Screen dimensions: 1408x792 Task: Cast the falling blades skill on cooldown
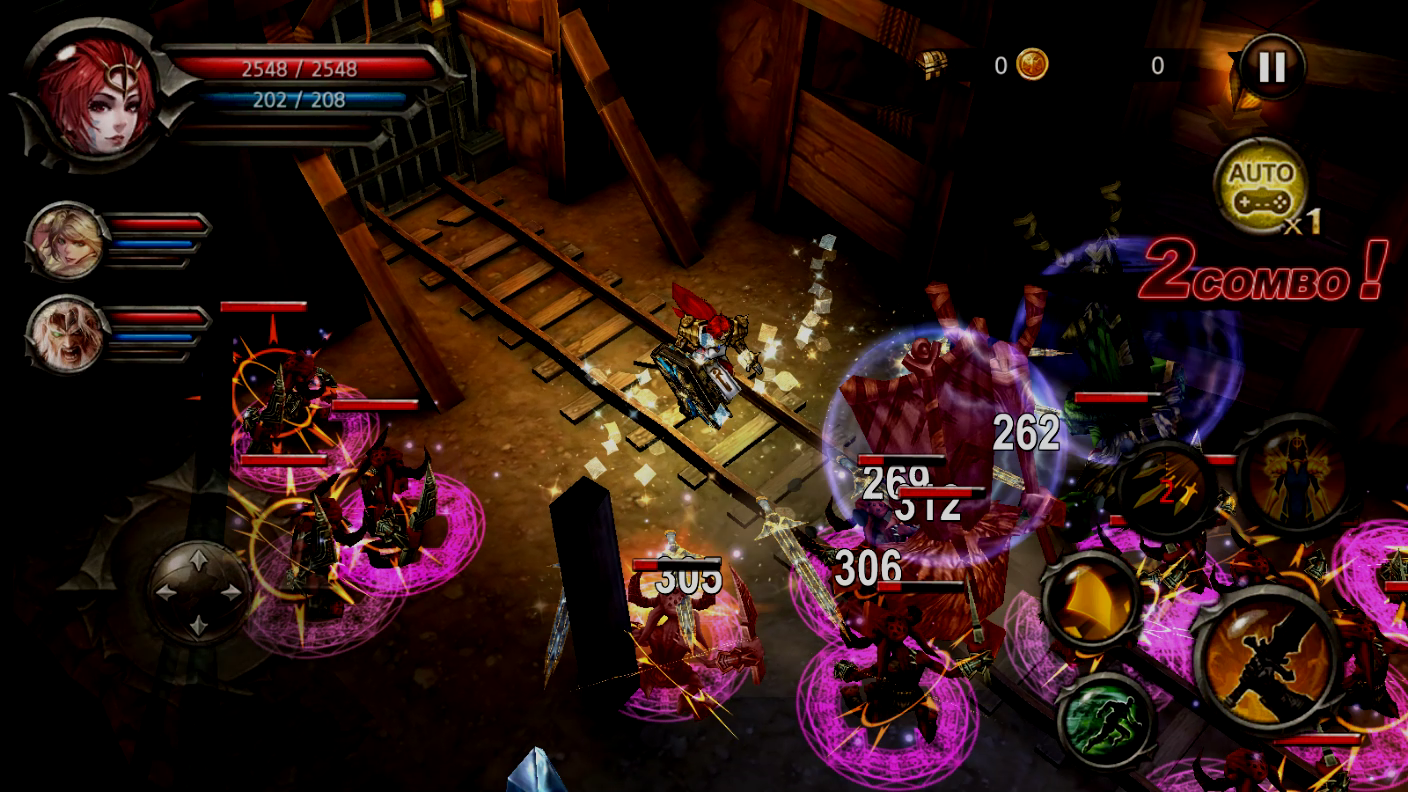[1166, 489]
